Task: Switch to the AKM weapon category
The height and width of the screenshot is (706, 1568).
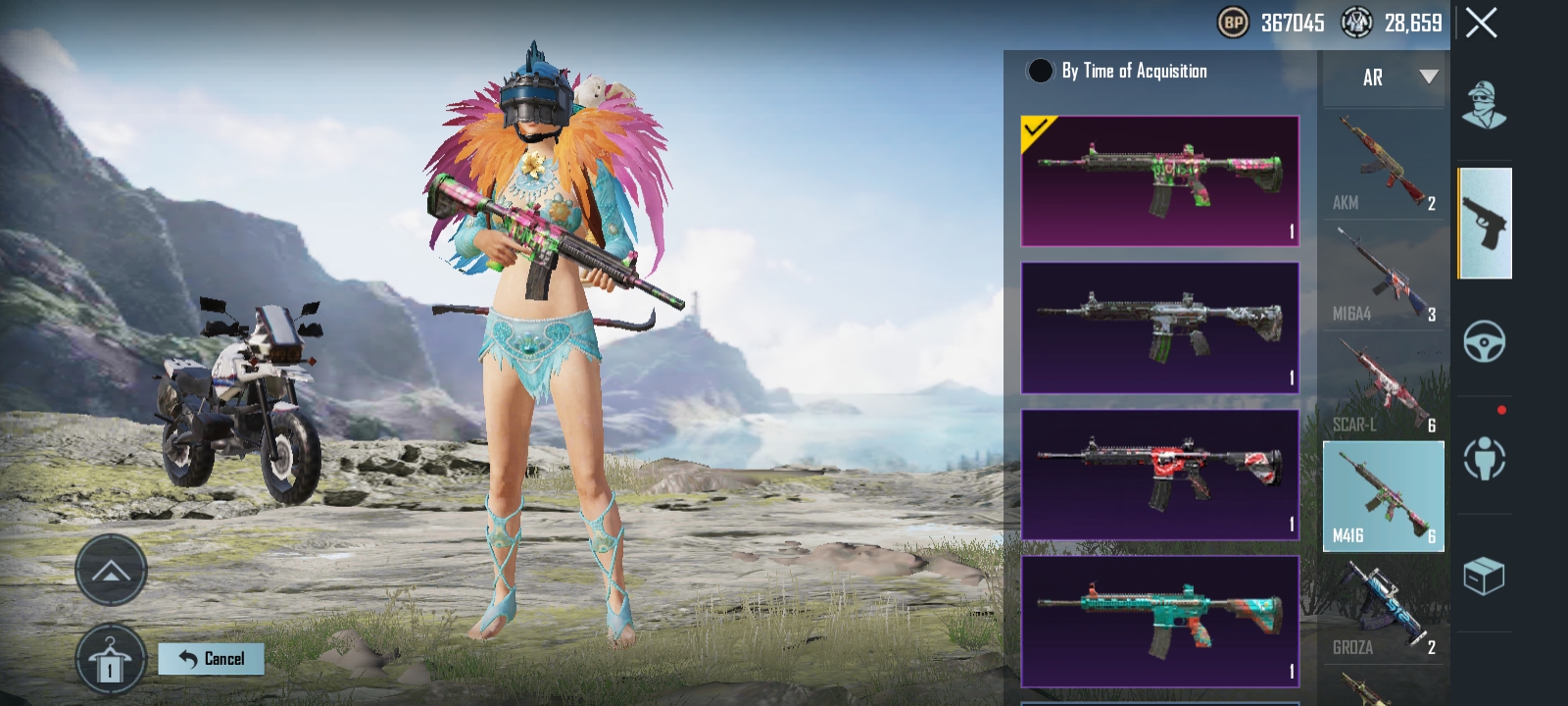Action: pyautogui.click(x=1384, y=165)
